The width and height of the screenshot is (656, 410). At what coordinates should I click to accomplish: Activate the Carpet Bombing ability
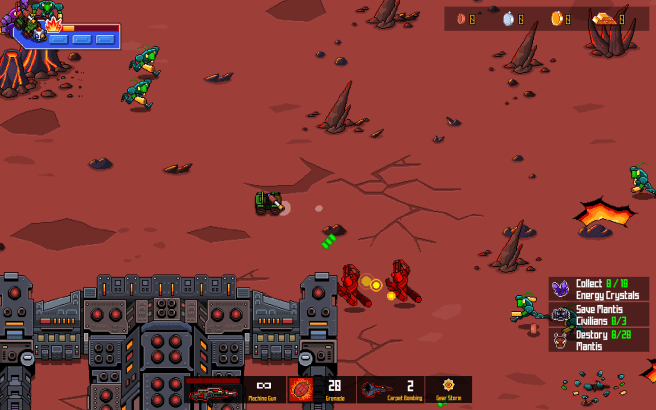381,388
